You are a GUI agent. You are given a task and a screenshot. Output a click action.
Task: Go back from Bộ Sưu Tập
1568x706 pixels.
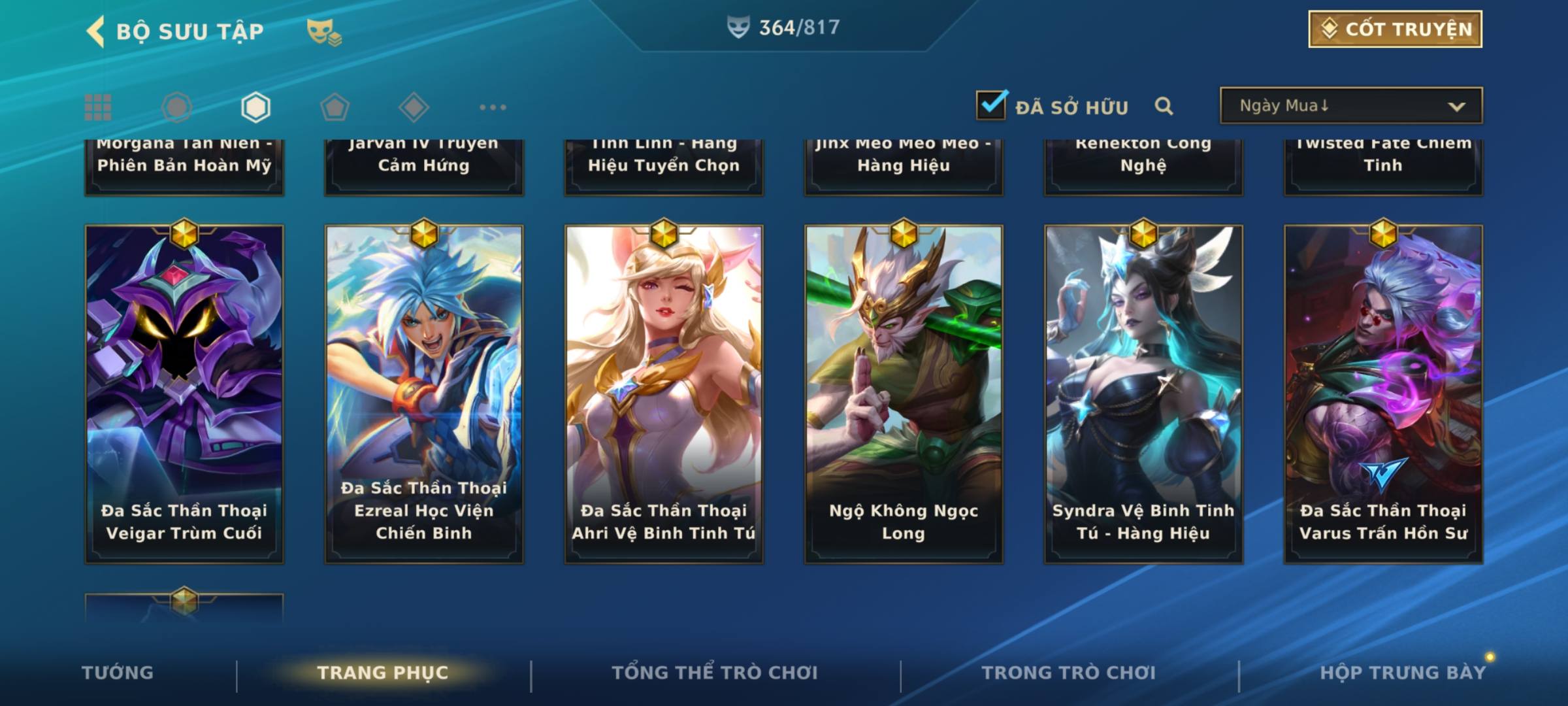coord(96,31)
